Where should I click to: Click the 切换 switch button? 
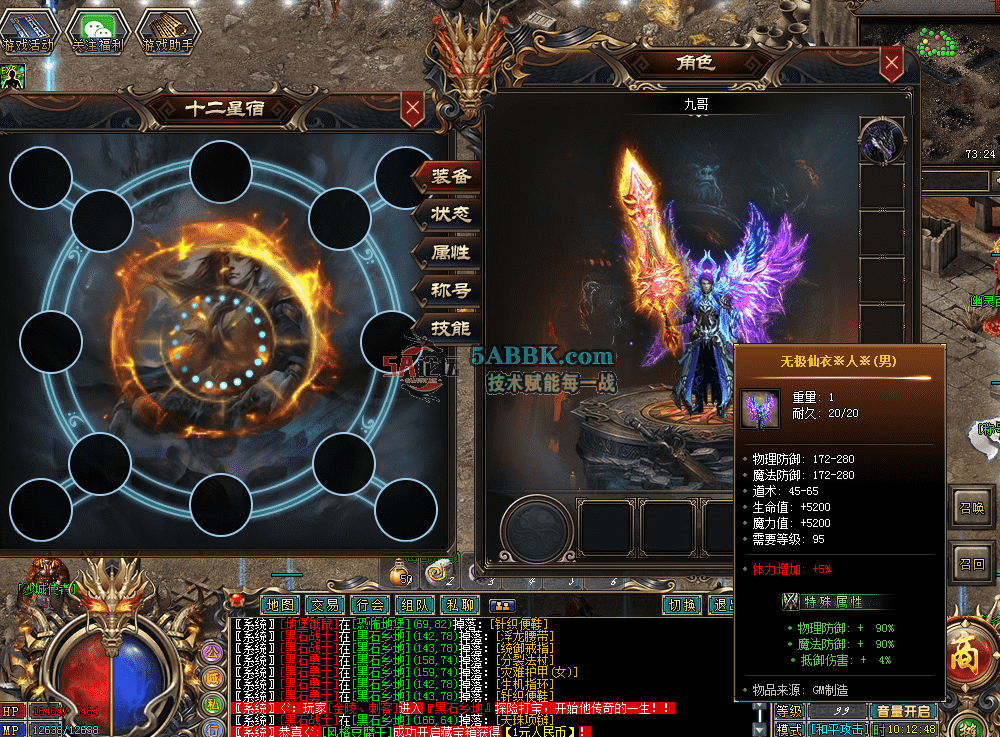pos(682,605)
